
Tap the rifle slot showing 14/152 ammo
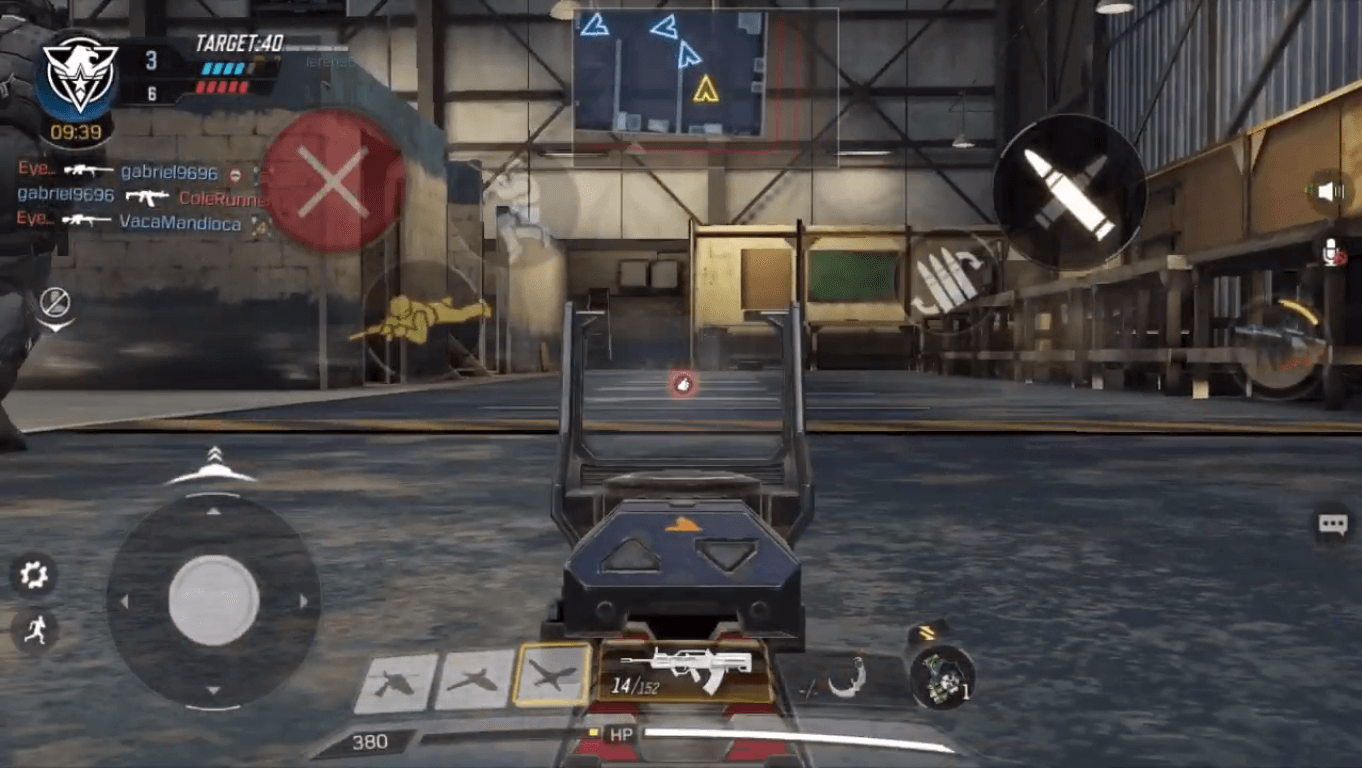pyautogui.click(x=688, y=668)
